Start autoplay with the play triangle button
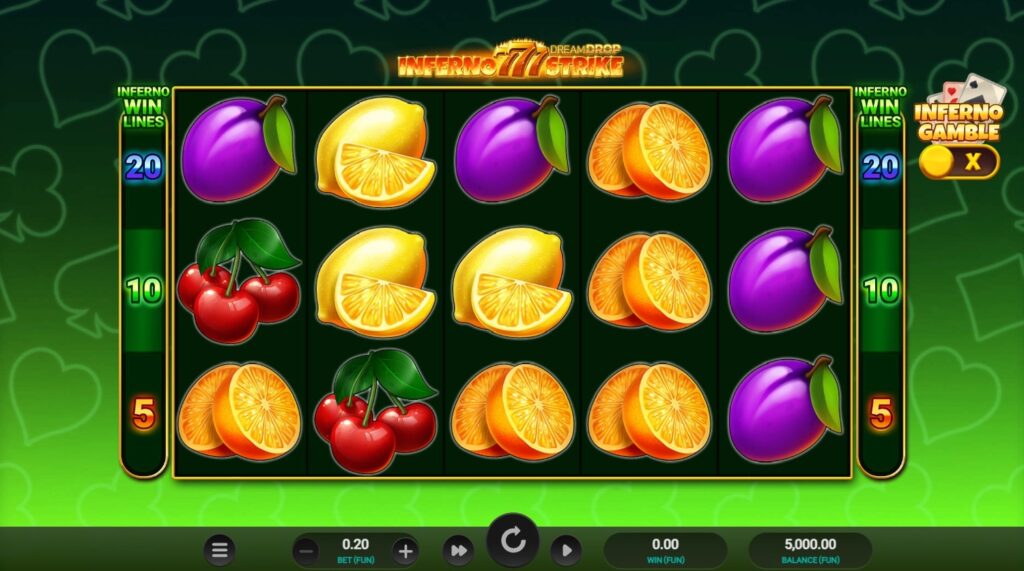 pyautogui.click(x=565, y=550)
